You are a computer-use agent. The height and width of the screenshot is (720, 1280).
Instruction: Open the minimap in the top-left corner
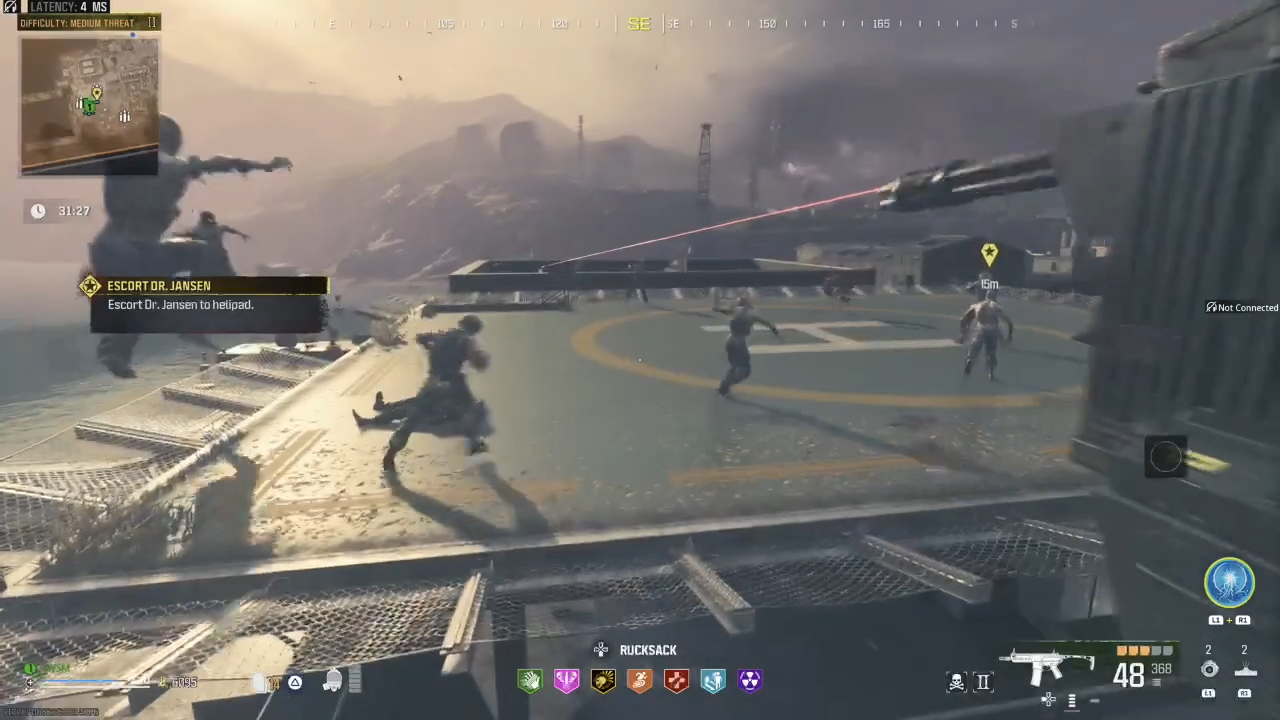point(88,105)
